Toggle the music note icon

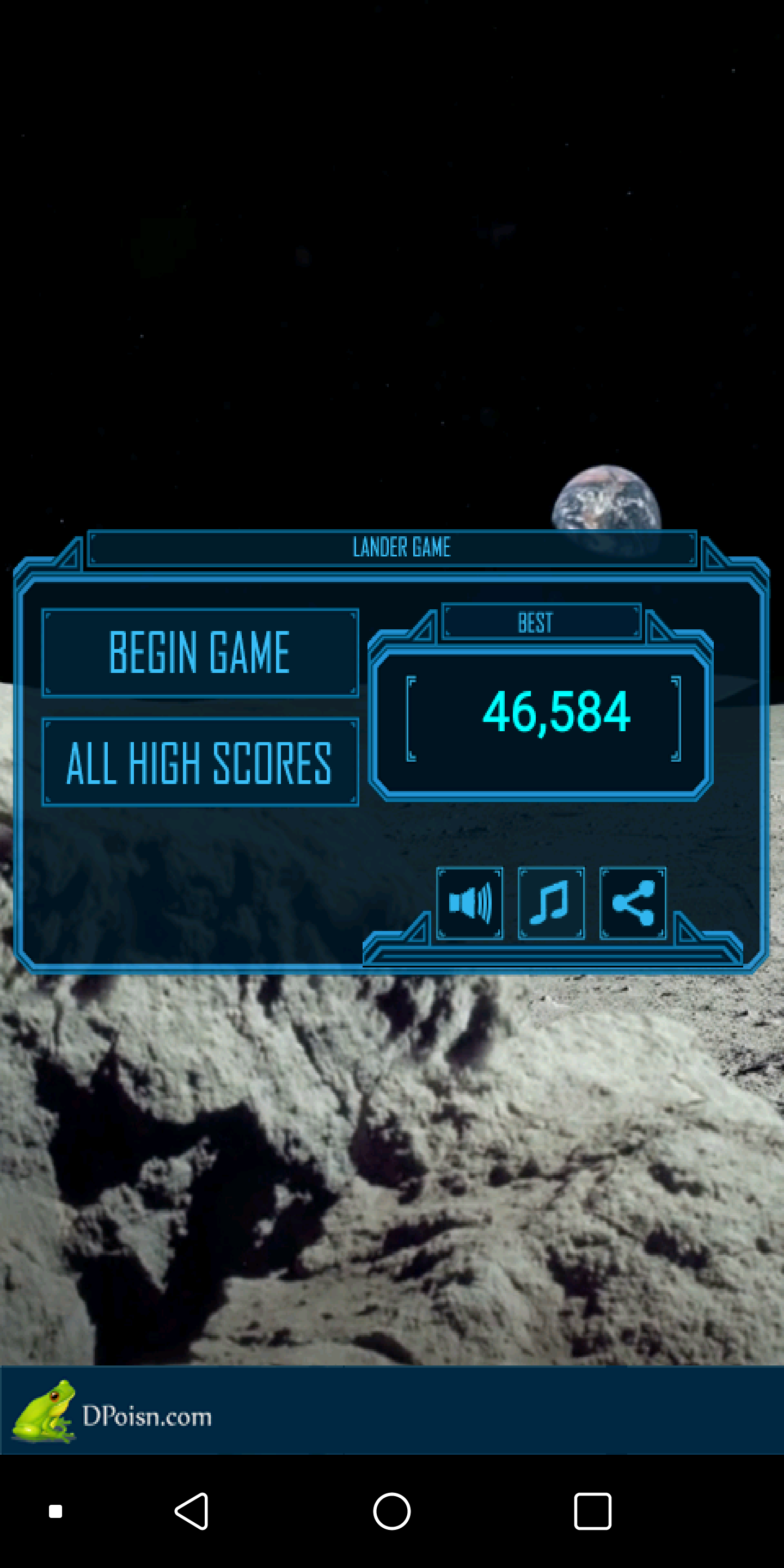pyautogui.click(x=551, y=903)
